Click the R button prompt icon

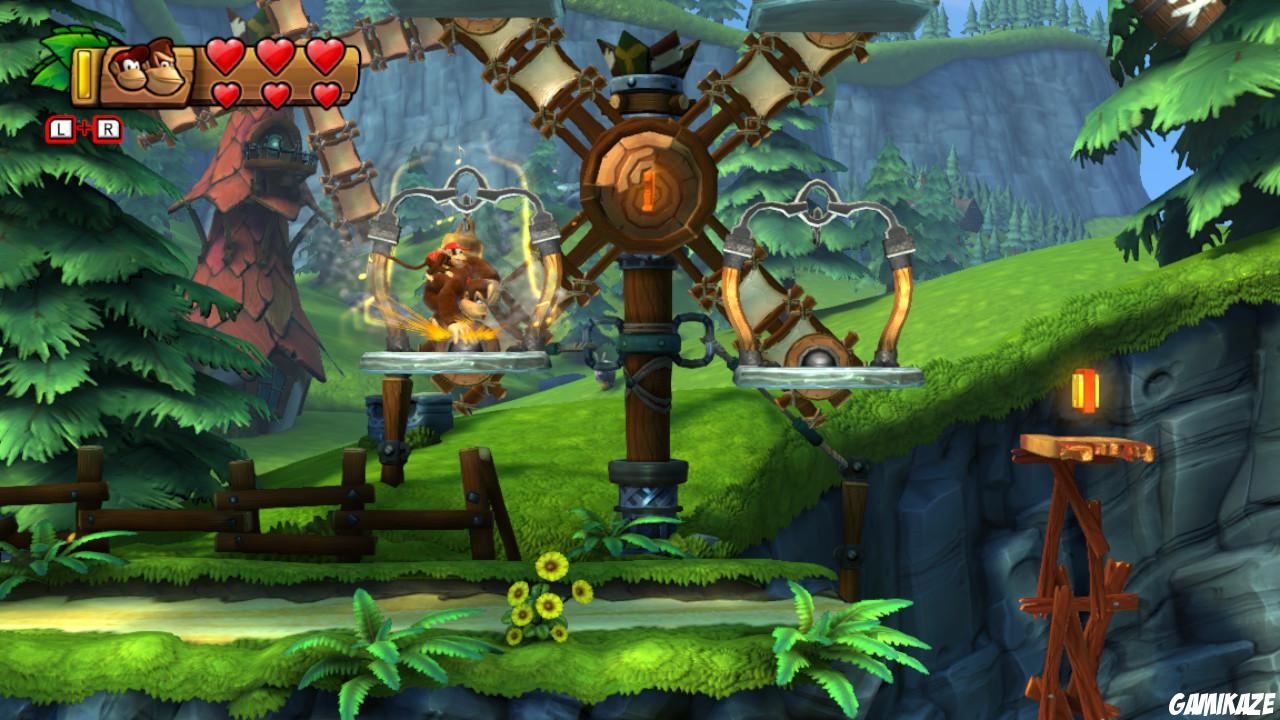click(108, 127)
